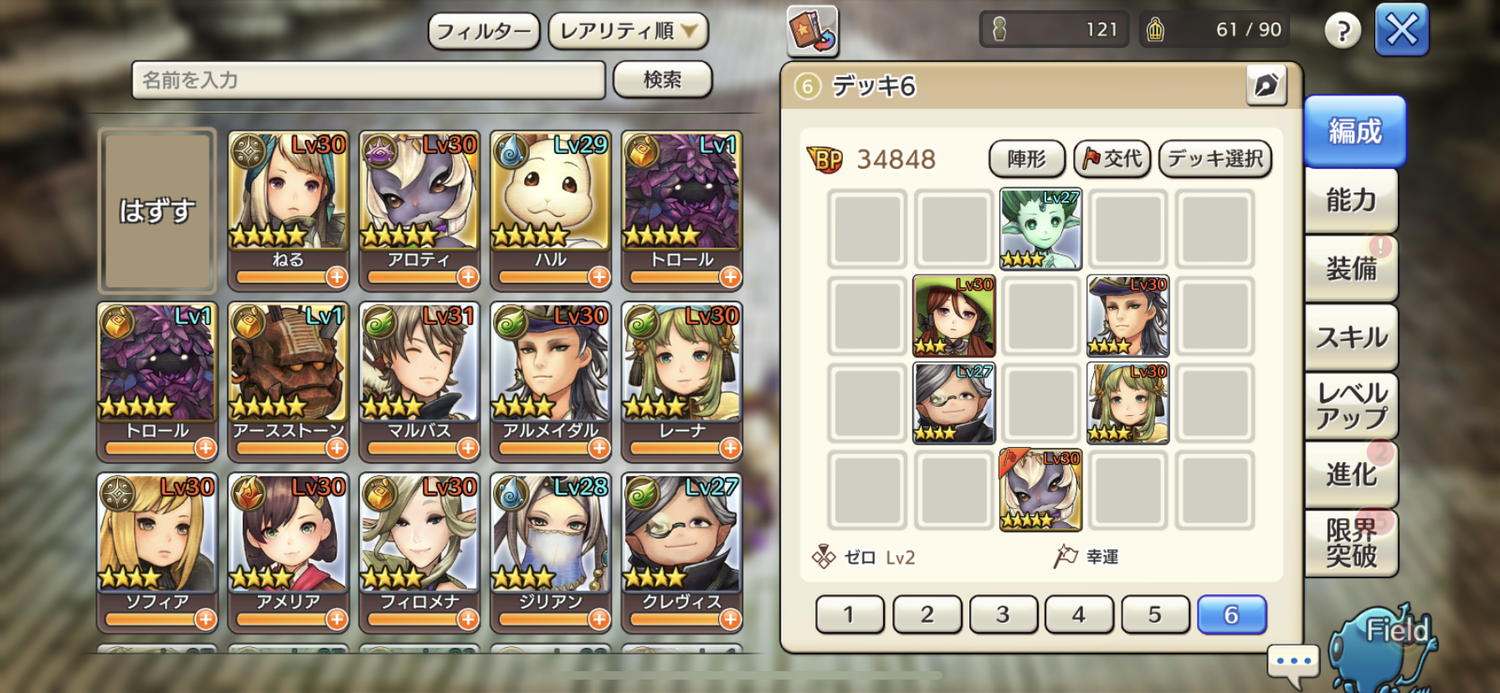
Task: Select the はずす remove tile
Action: (157, 211)
